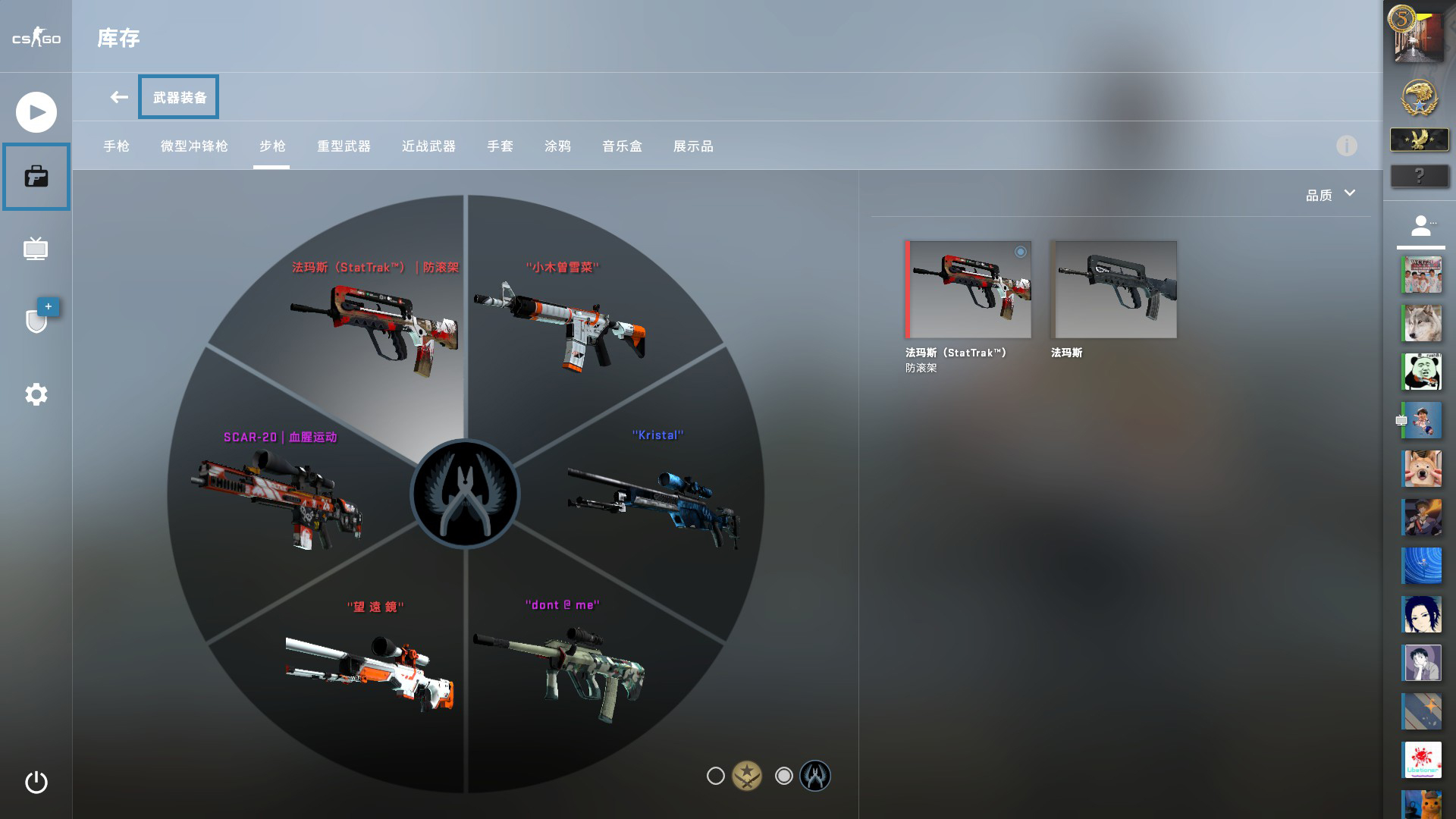
Task: Switch to the 近战武器 melee tab
Action: coord(427,146)
